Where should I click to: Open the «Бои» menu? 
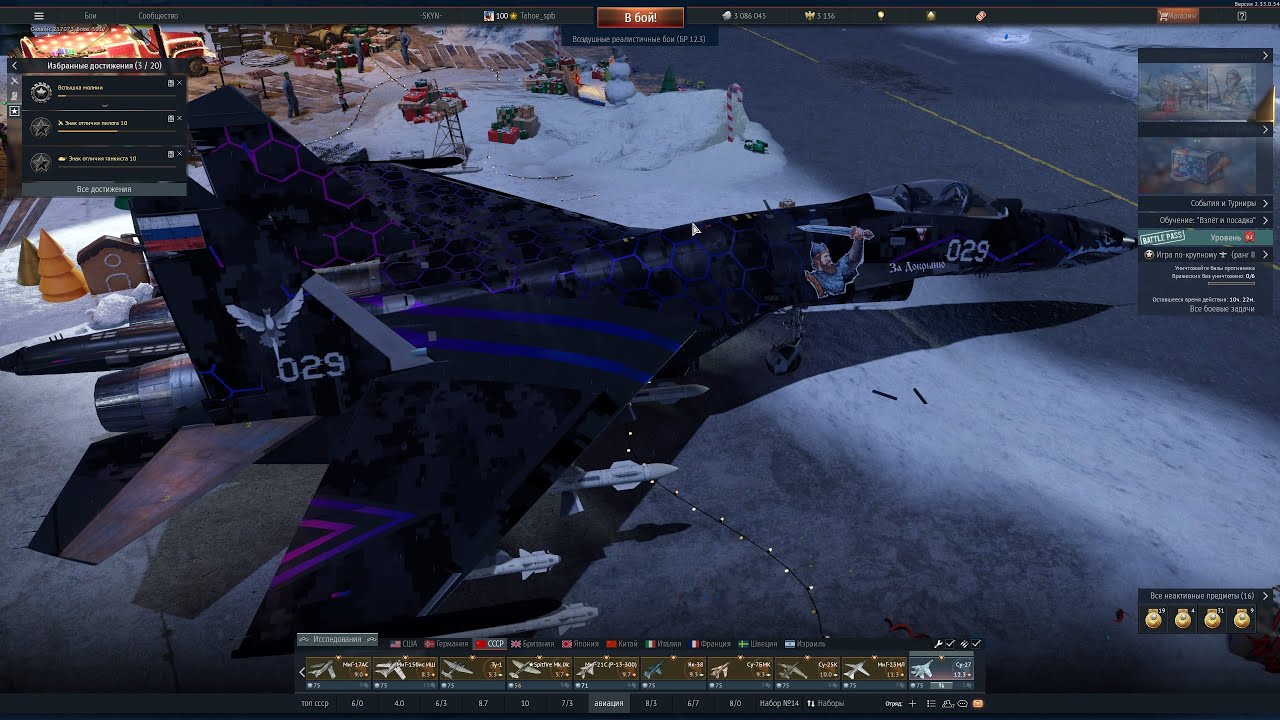pos(91,16)
